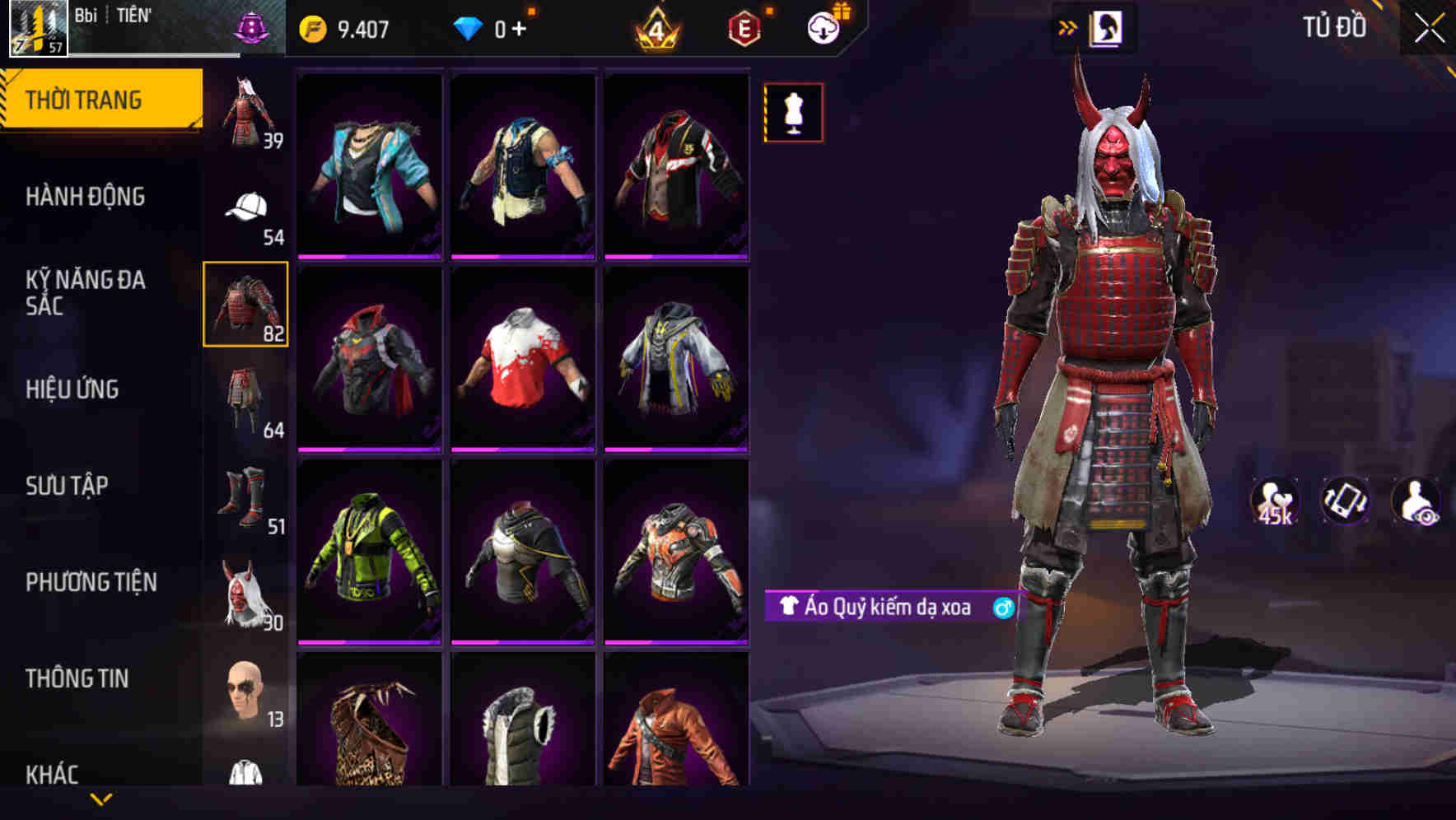The width and height of the screenshot is (1456, 820).
Task: Toggle the character card icon near the arrows
Action: pos(1104,27)
